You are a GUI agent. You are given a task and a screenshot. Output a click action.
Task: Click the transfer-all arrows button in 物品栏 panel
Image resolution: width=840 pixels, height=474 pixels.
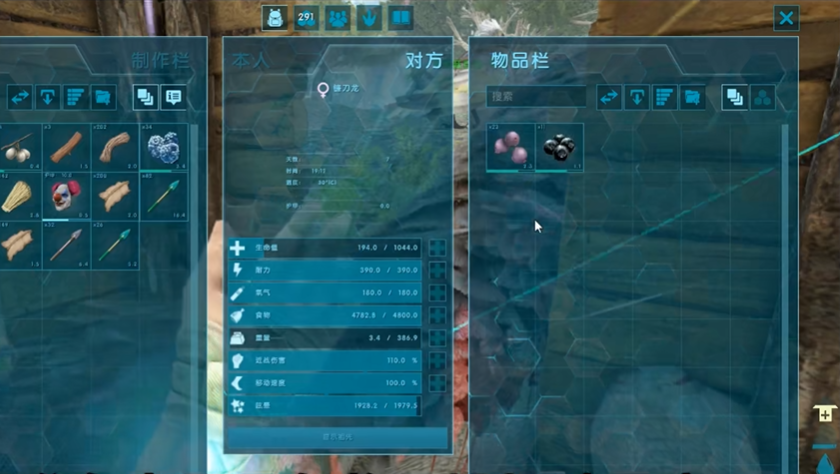609,97
